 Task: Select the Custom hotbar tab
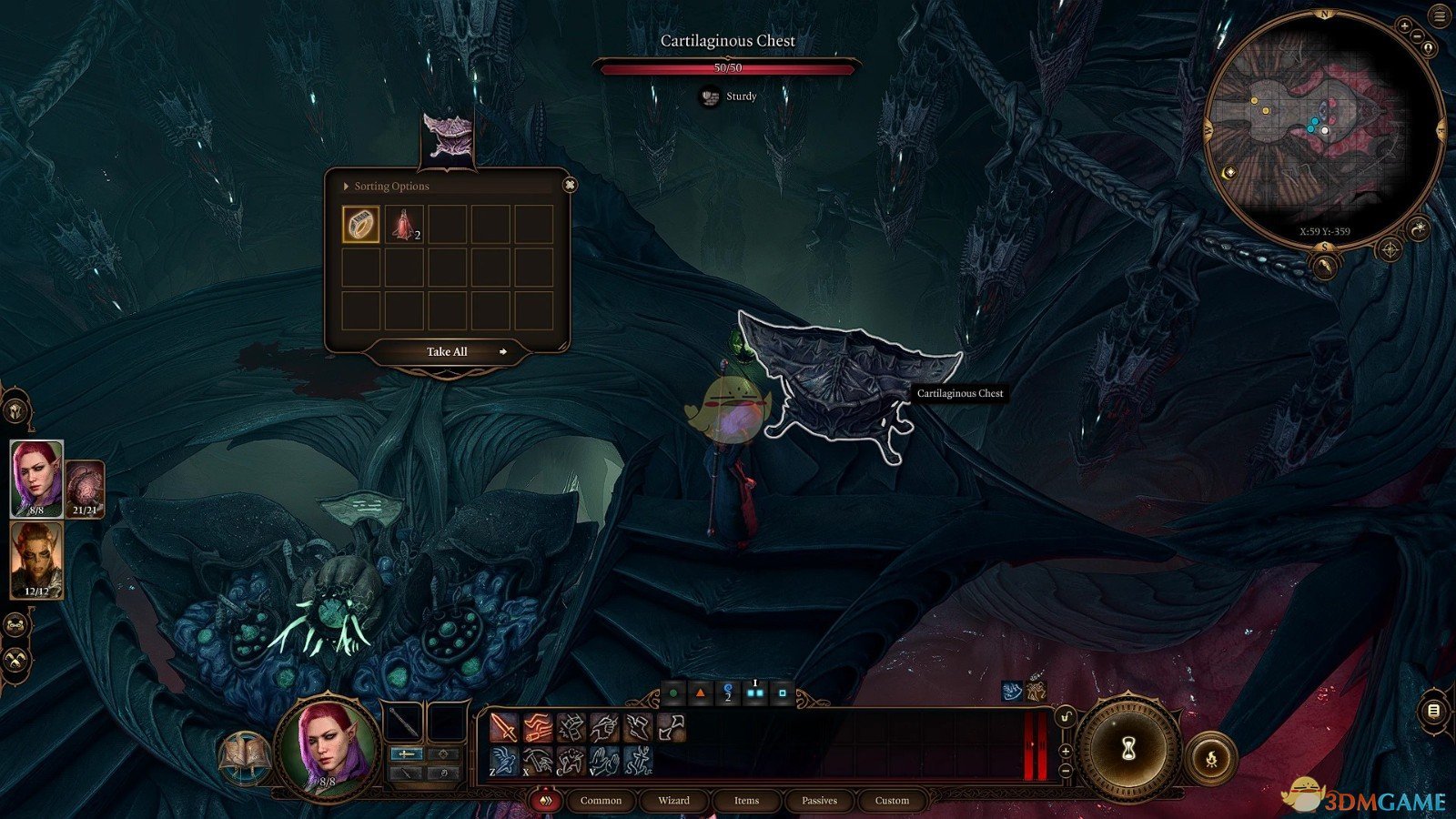pos(892,801)
